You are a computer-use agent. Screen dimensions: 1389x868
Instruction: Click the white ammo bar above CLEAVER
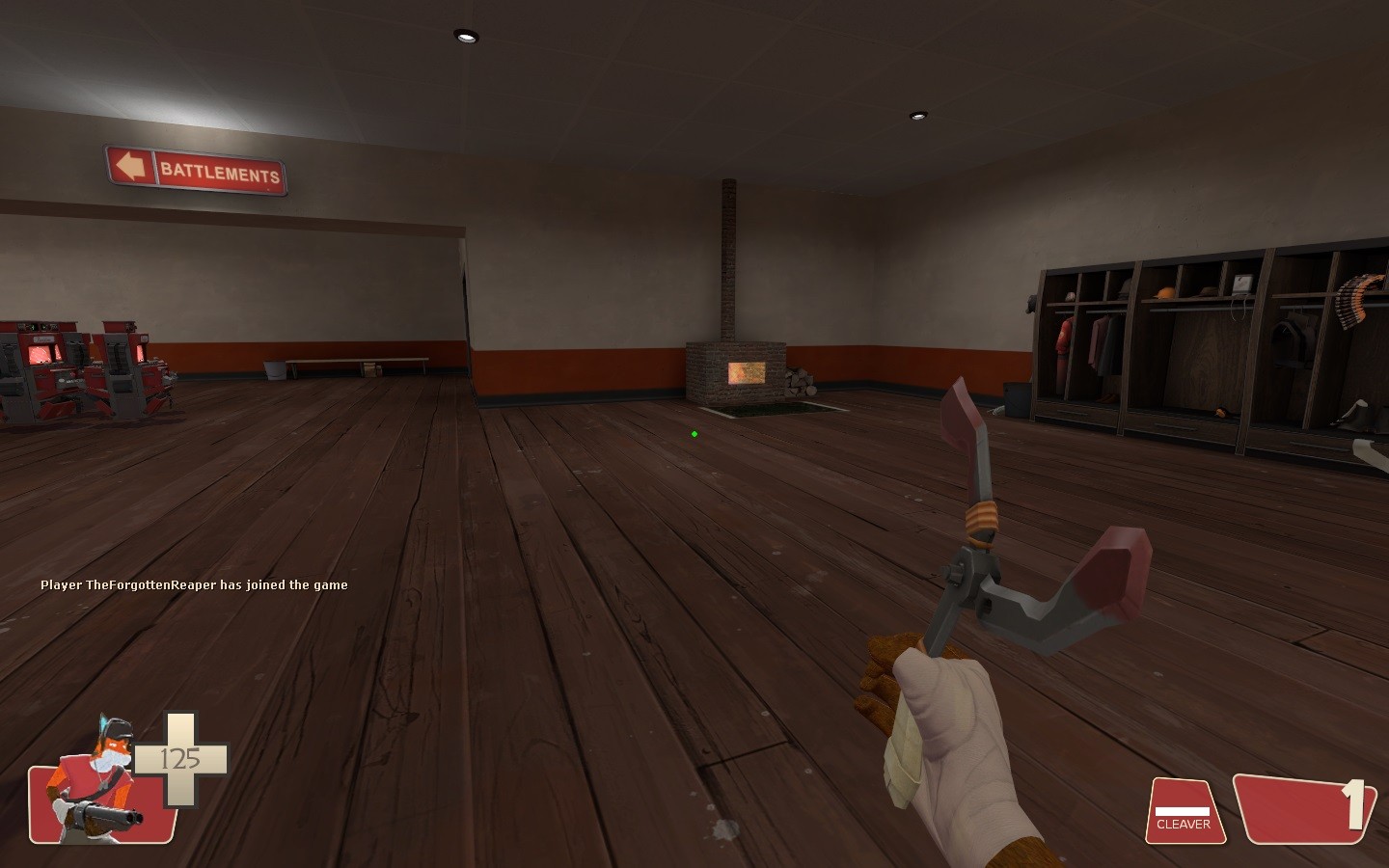click(x=1185, y=810)
